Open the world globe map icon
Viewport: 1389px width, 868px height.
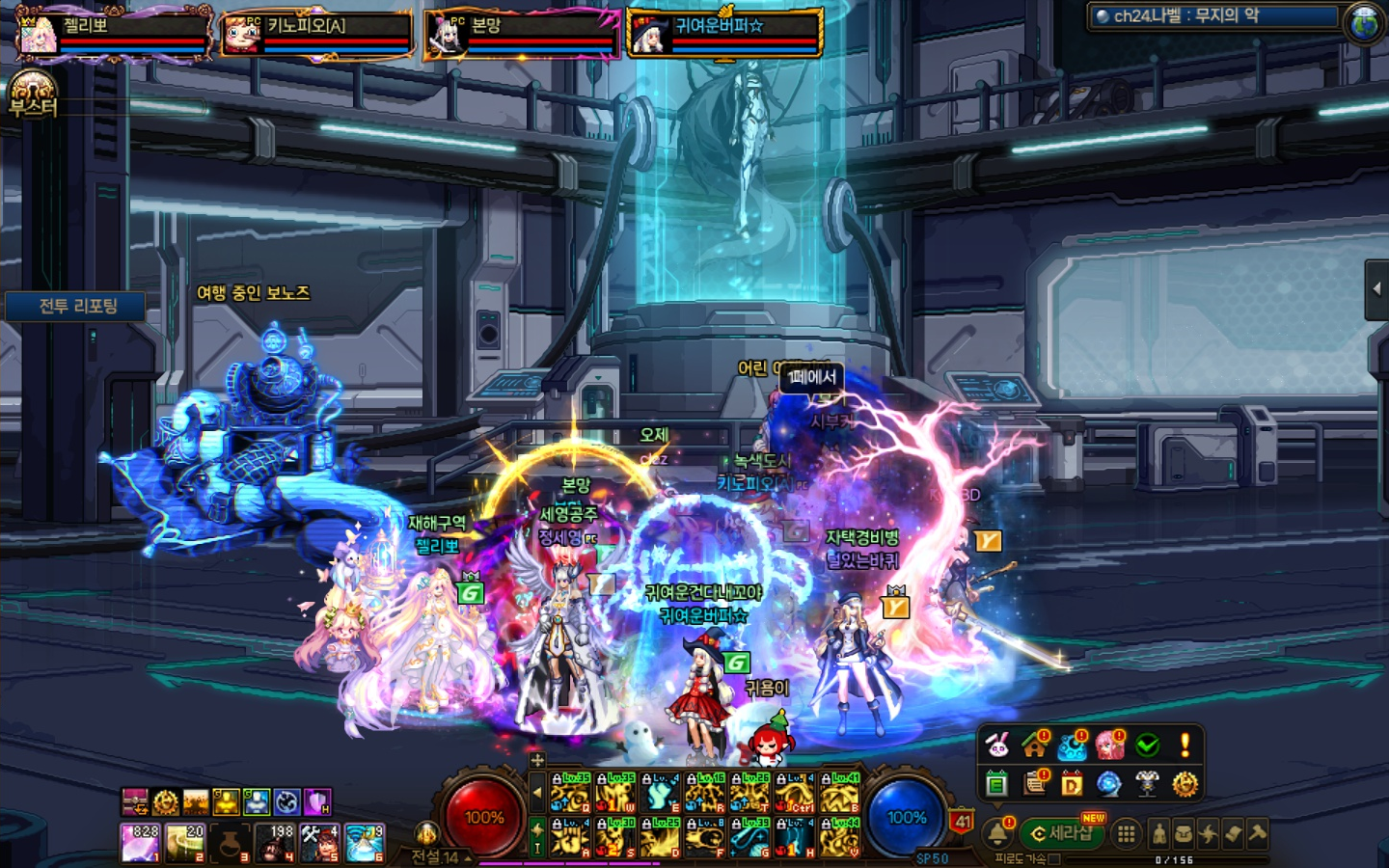click(x=1365, y=23)
